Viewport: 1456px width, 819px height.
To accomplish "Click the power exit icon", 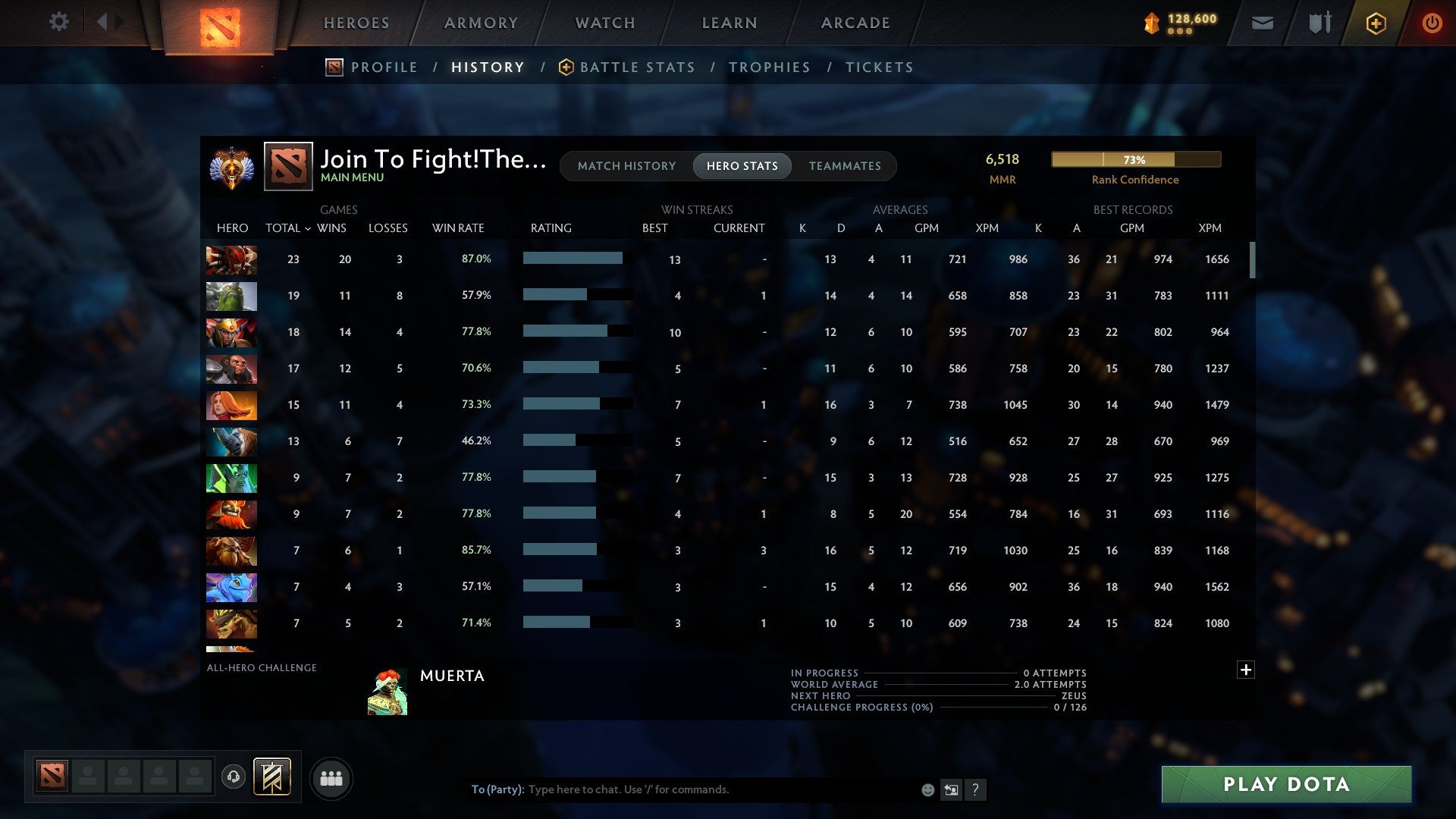I will point(1432,23).
